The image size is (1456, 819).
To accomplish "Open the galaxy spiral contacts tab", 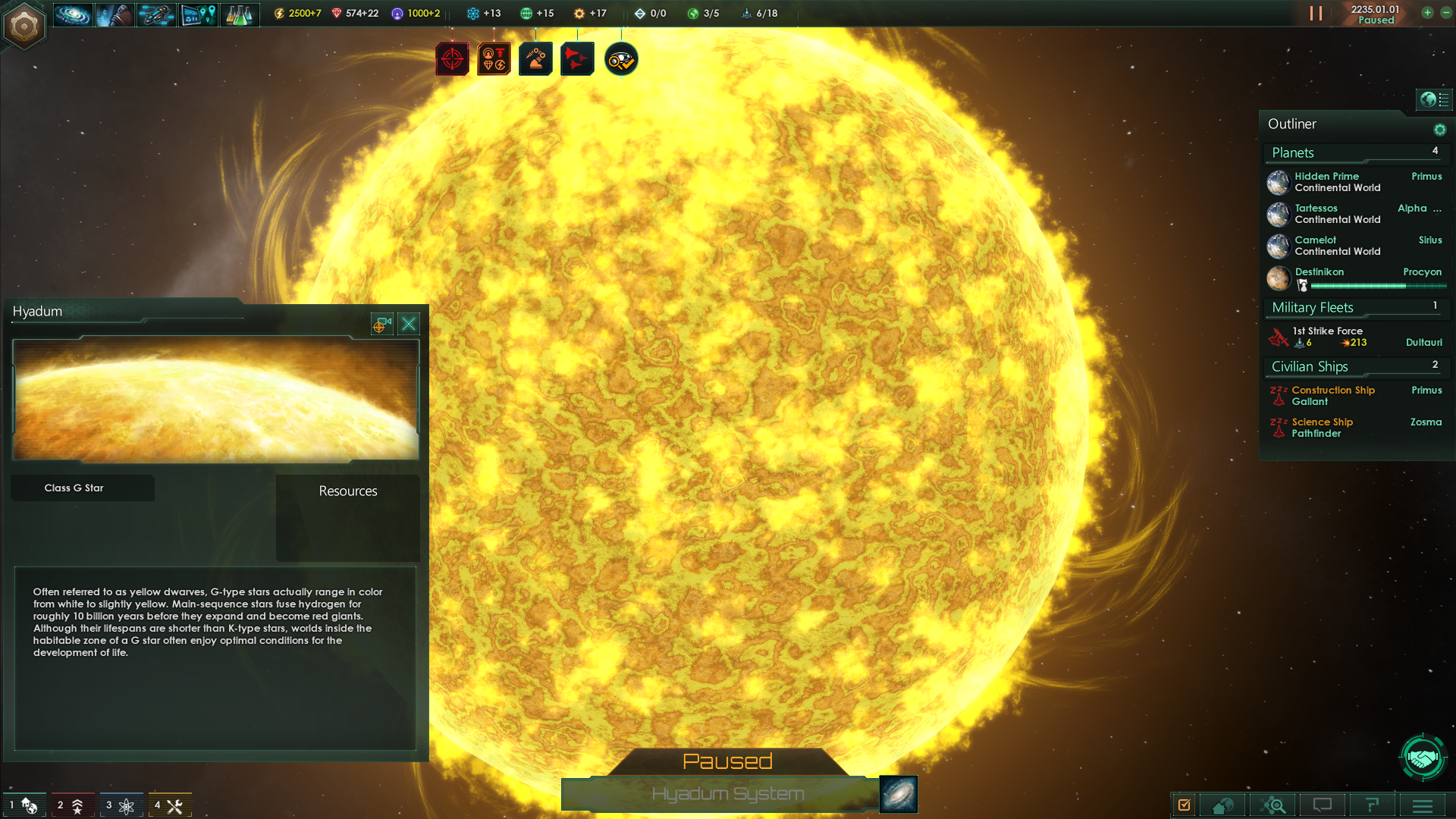I will click(x=73, y=14).
